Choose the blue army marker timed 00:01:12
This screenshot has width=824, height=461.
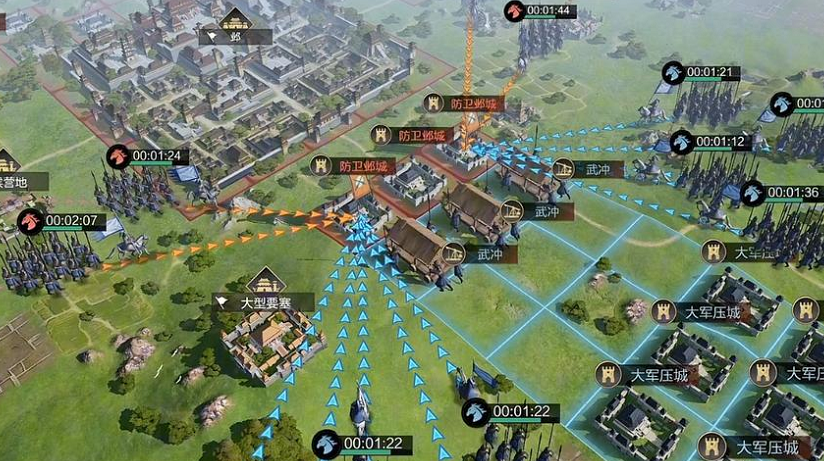683,142
